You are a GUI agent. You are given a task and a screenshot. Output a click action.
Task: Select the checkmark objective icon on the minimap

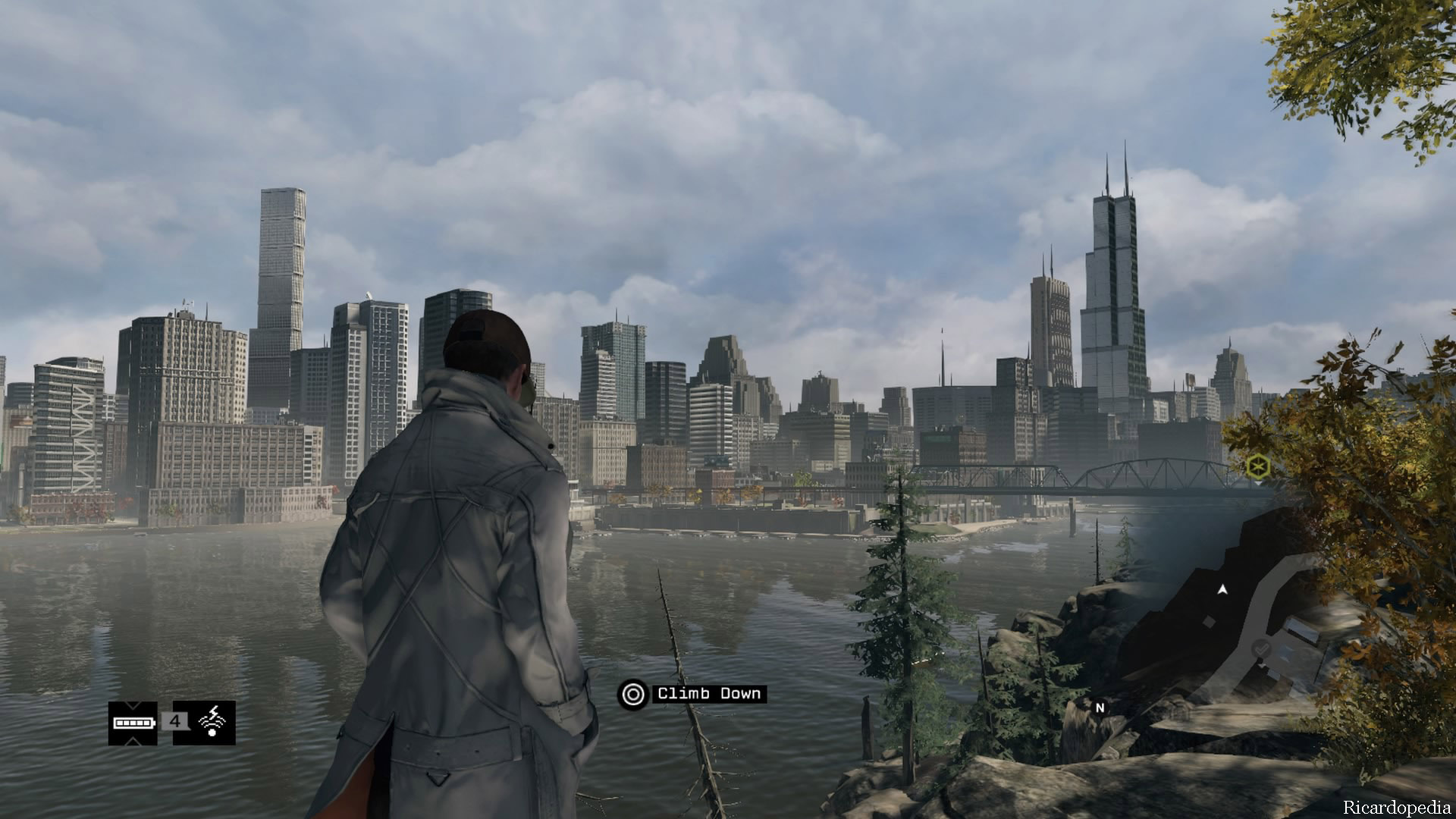point(1263,648)
